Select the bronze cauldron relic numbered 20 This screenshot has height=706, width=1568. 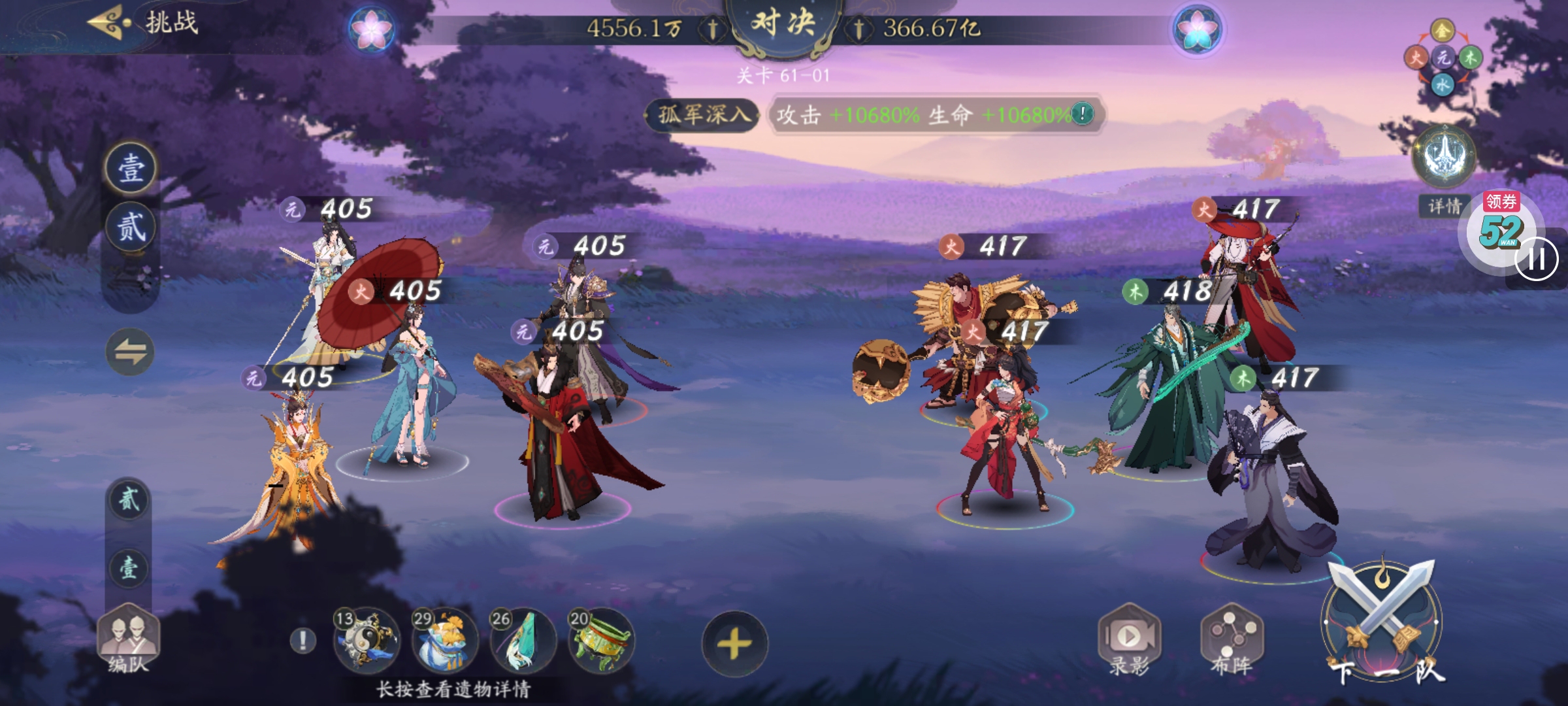tap(601, 641)
